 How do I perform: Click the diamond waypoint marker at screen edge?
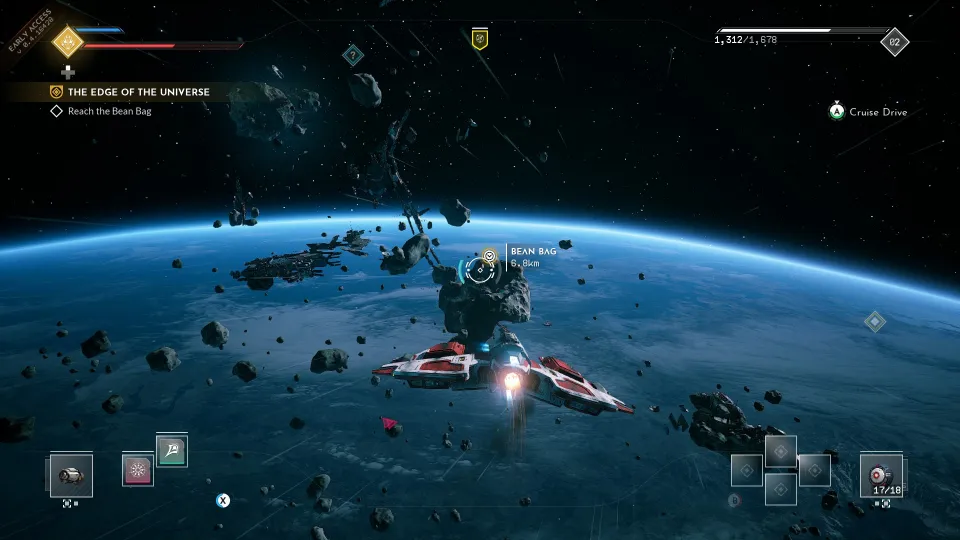coord(874,321)
